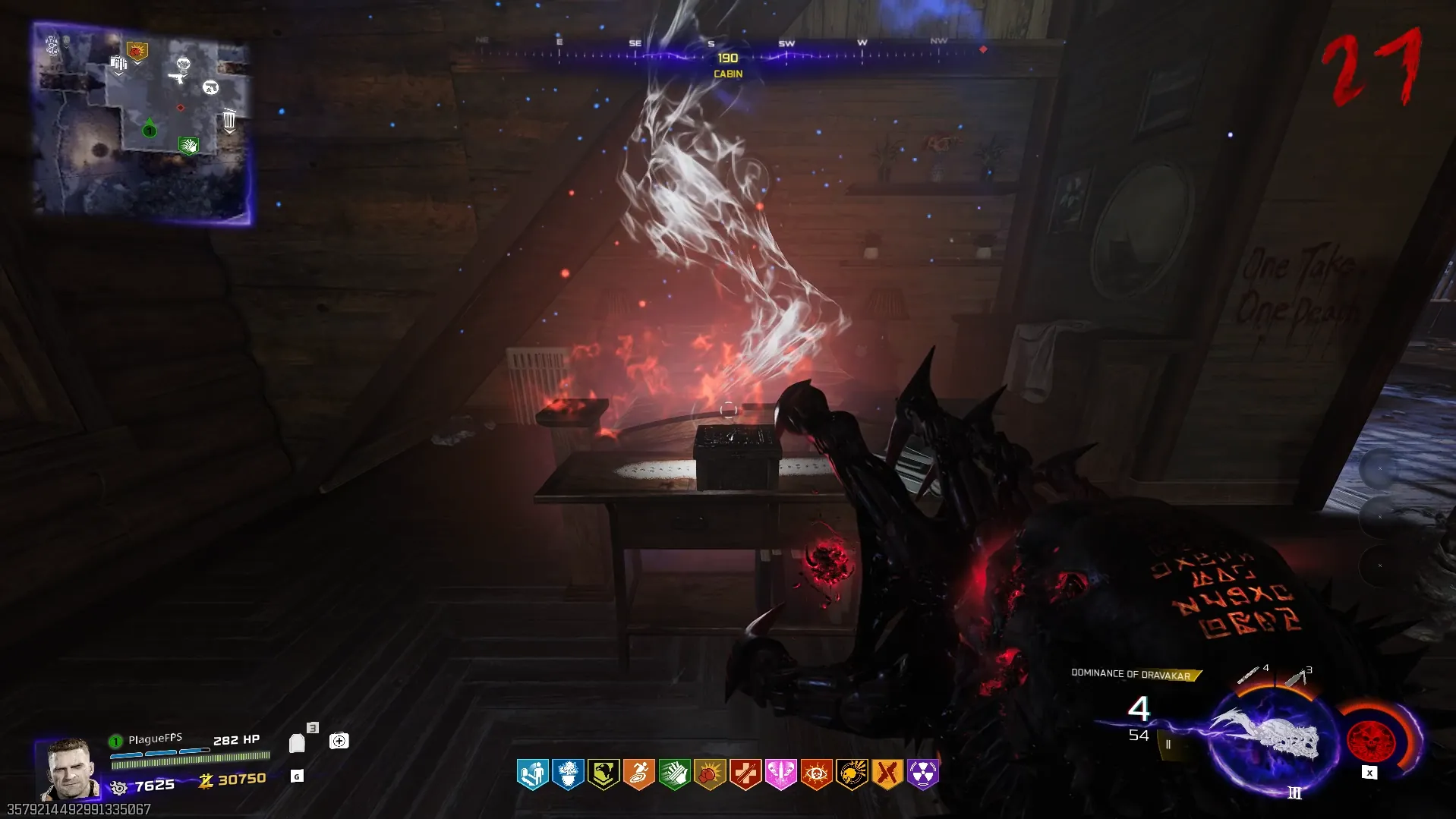
Task: Click the eagle head perk icon
Action: 604,774
